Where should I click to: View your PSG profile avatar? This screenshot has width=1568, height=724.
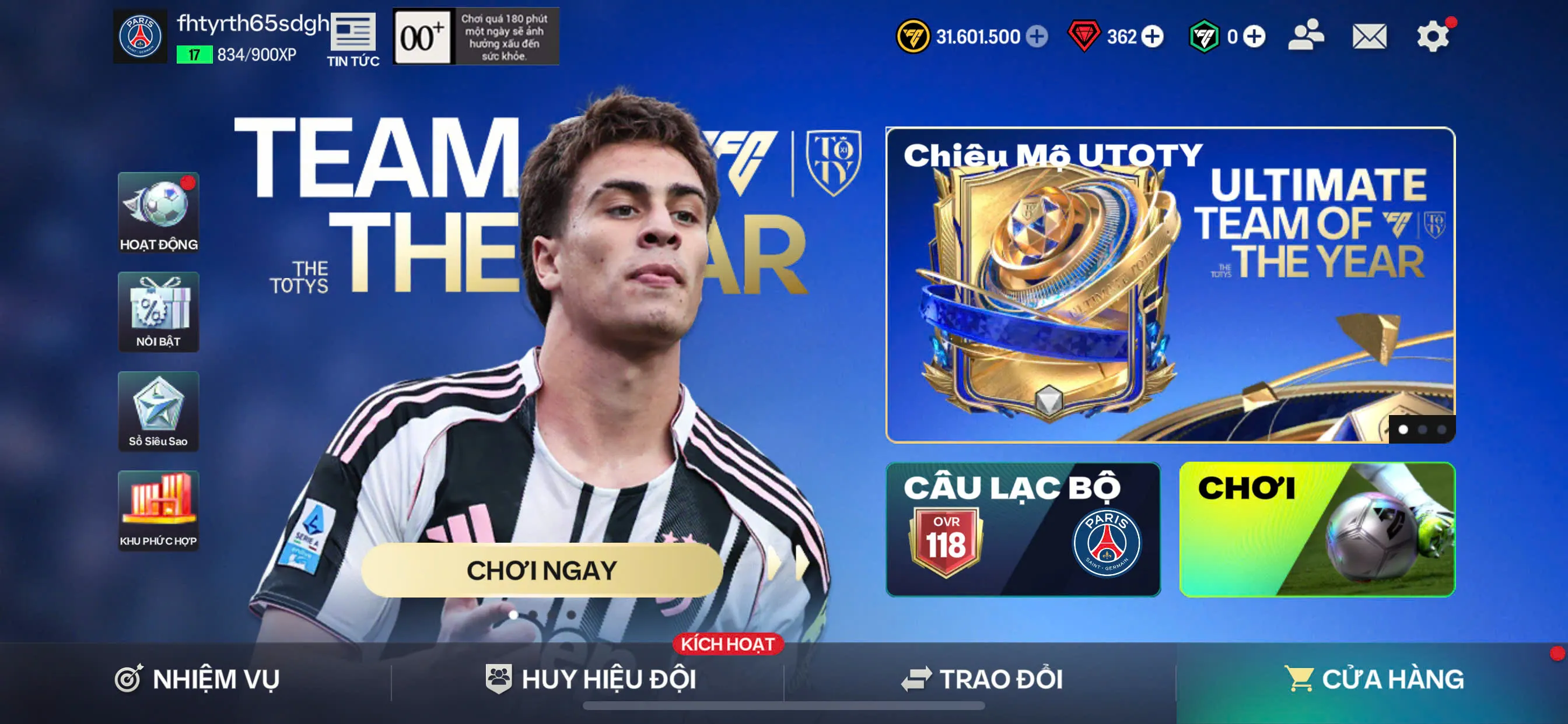pos(140,37)
